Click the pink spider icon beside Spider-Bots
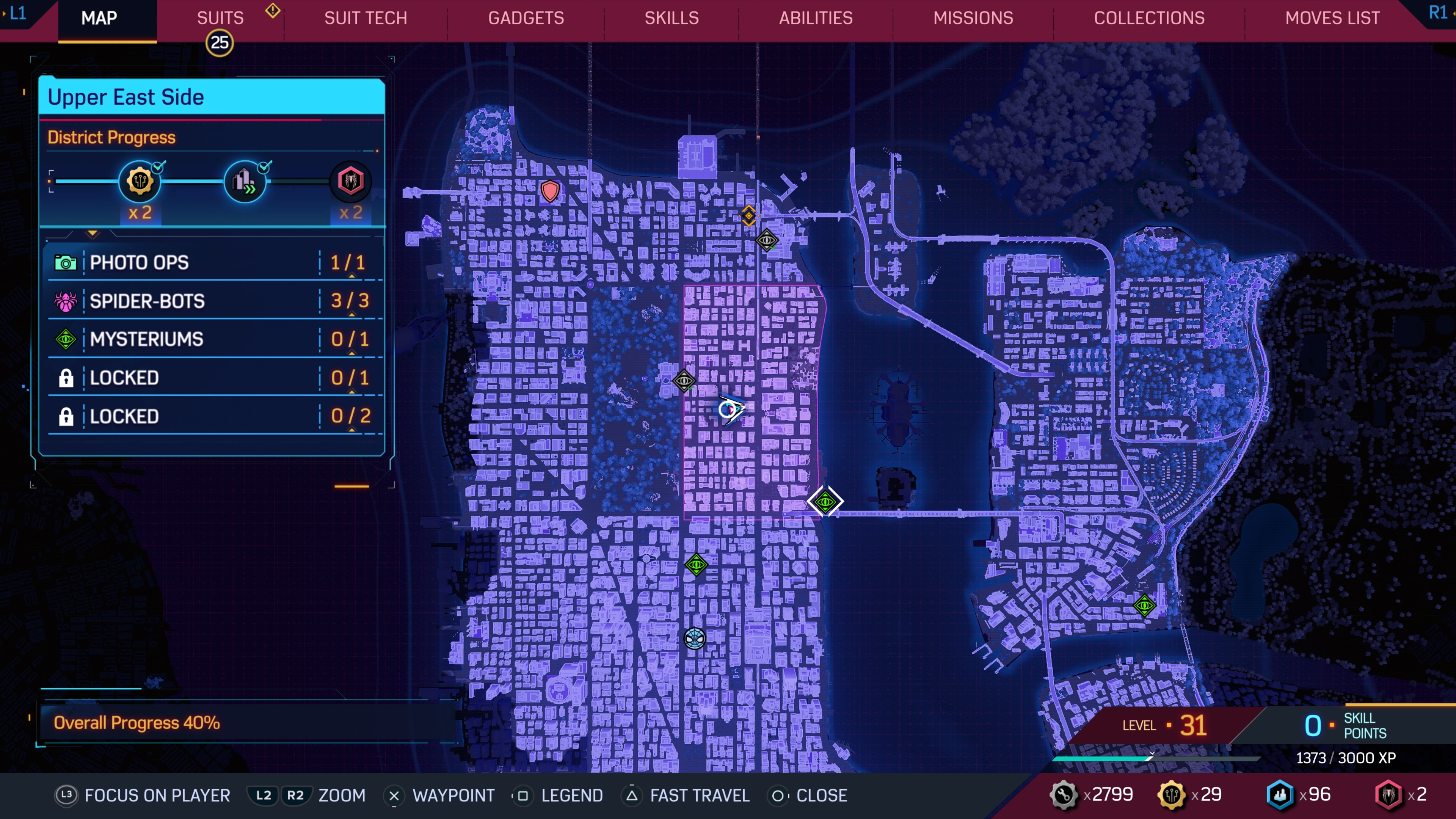This screenshot has height=819, width=1456. pos(66,301)
